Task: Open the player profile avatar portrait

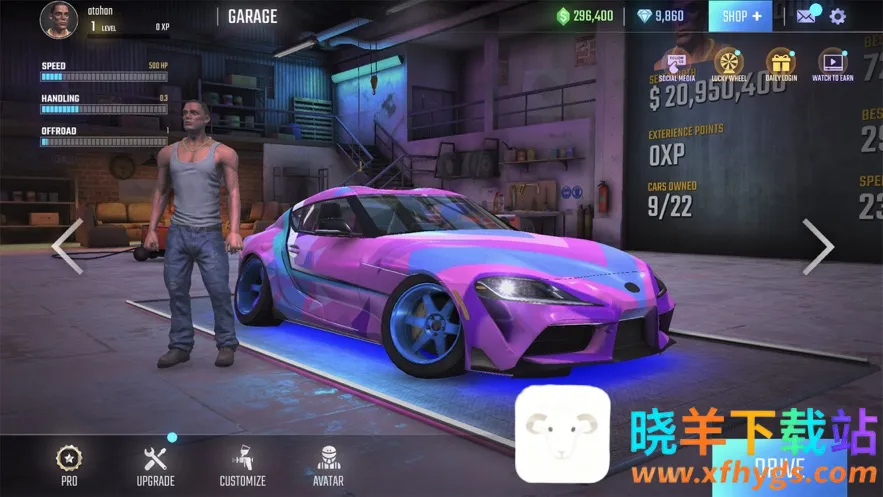Action: (59, 19)
